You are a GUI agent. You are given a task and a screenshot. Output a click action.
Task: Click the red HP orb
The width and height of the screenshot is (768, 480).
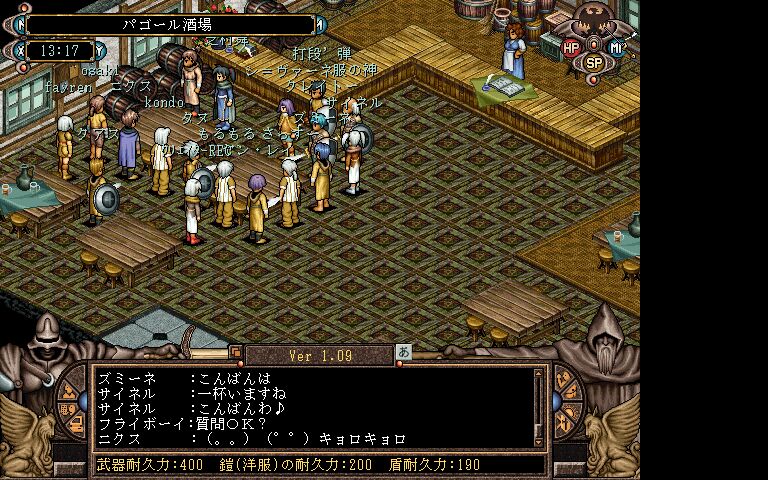click(x=571, y=47)
